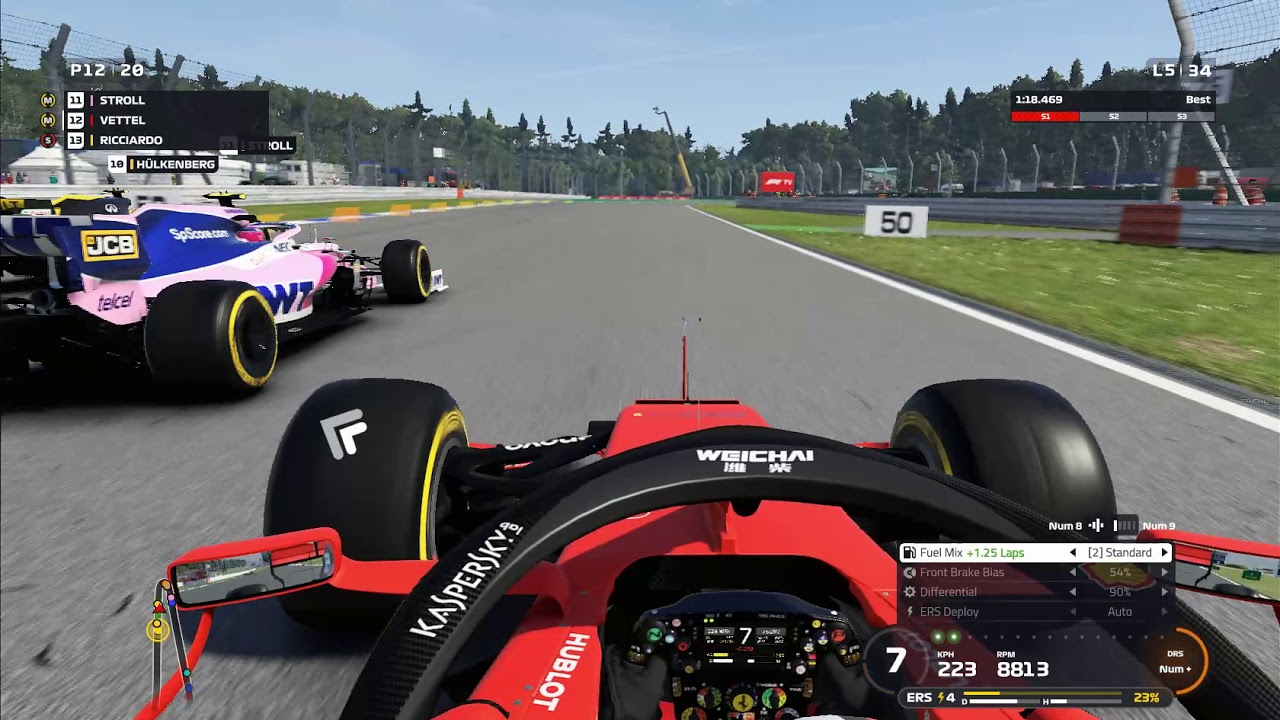Image resolution: width=1280 pixels, height=720 pixels.
Task: Click the right arrow next to ERS Auto
Action: coord(1164,612)
